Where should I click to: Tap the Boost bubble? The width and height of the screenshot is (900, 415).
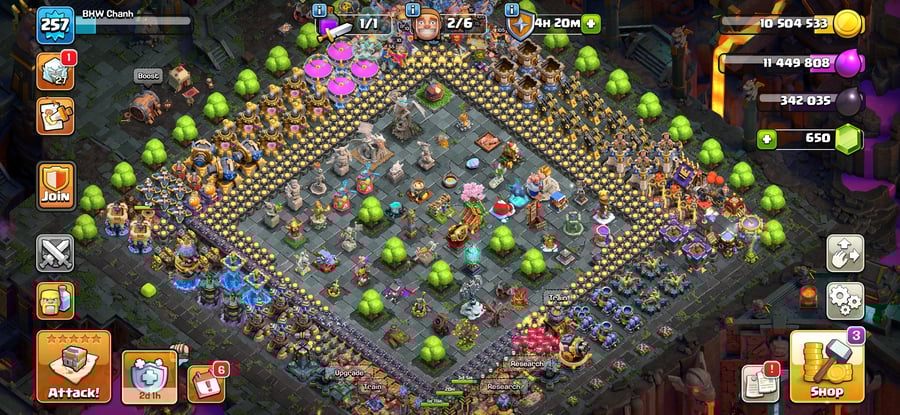[147, 75]
